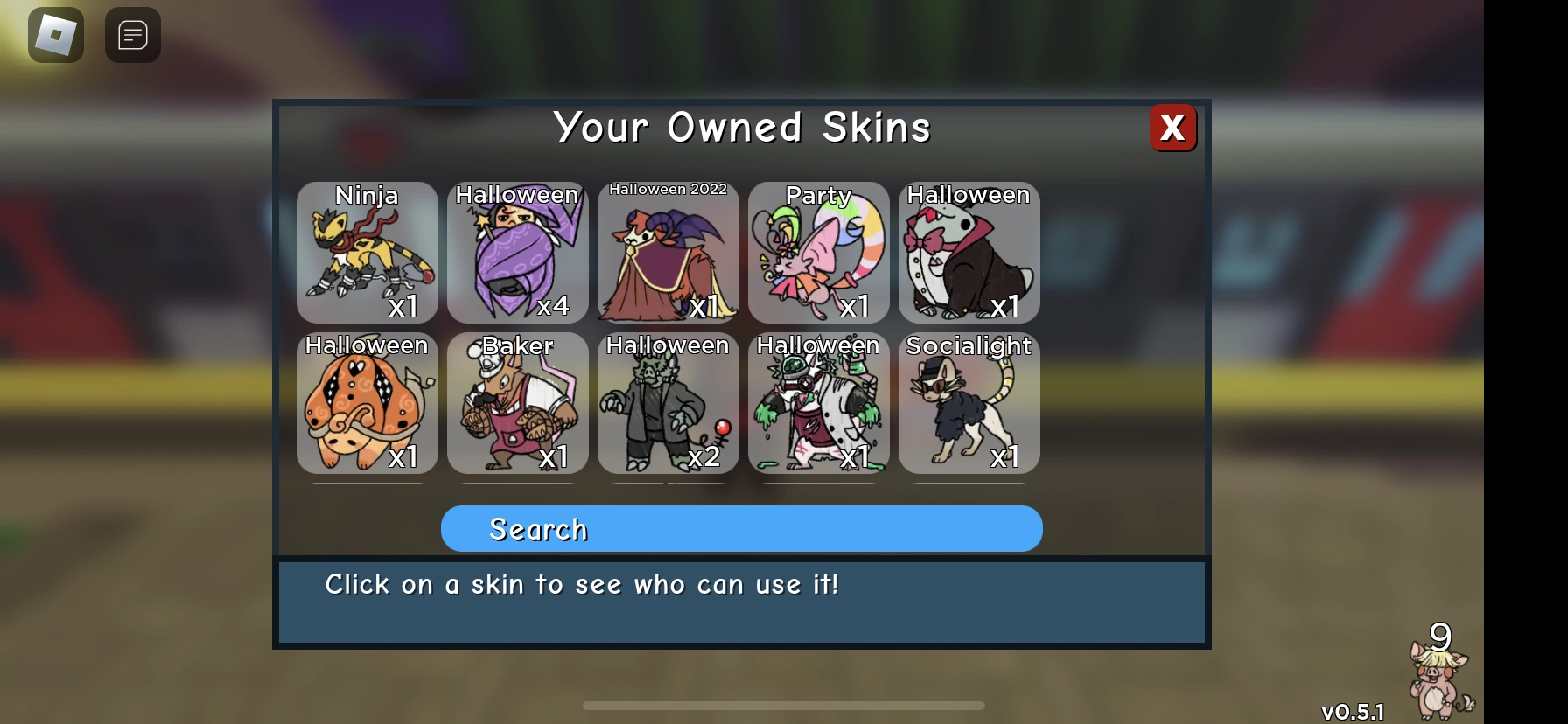Open the Roblox menu icon

click(55, 35)
